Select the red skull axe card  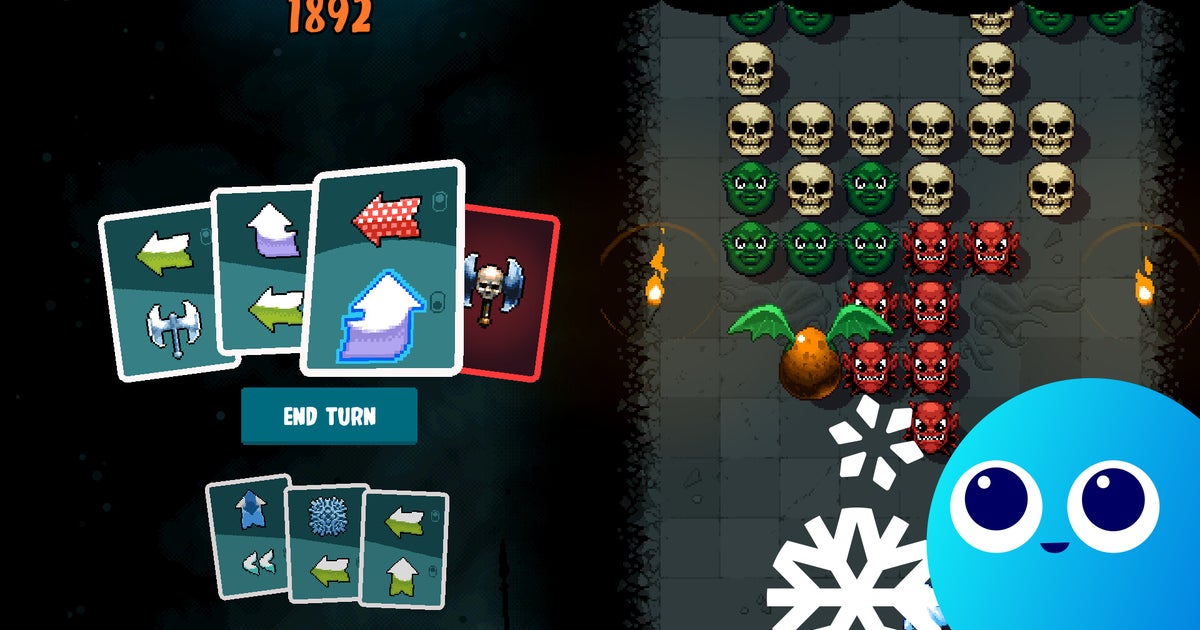[510, 290]
